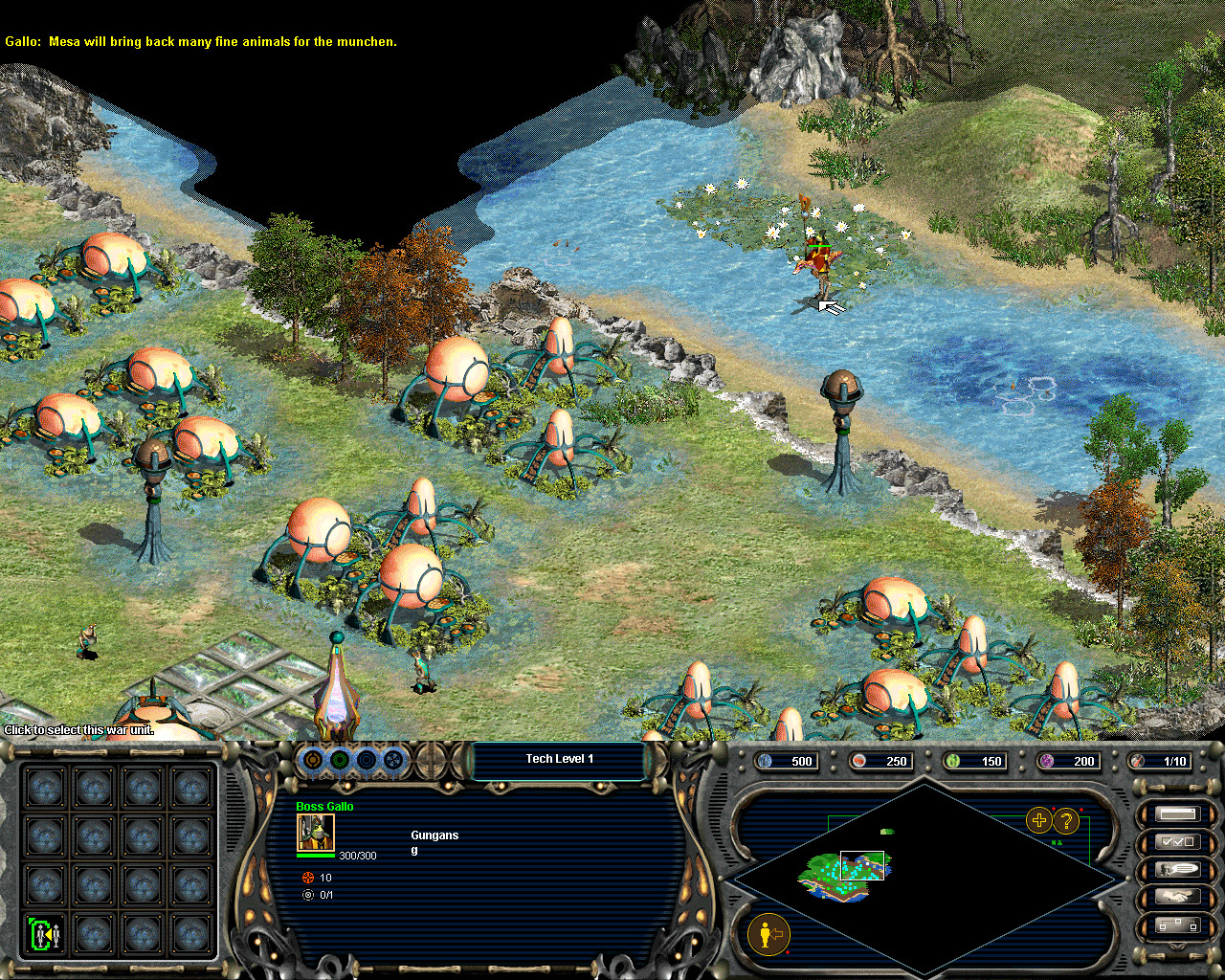Select the idle worker button
Image resolution: width=1225 pixels, height=980 pixels.
coord(768,933)
